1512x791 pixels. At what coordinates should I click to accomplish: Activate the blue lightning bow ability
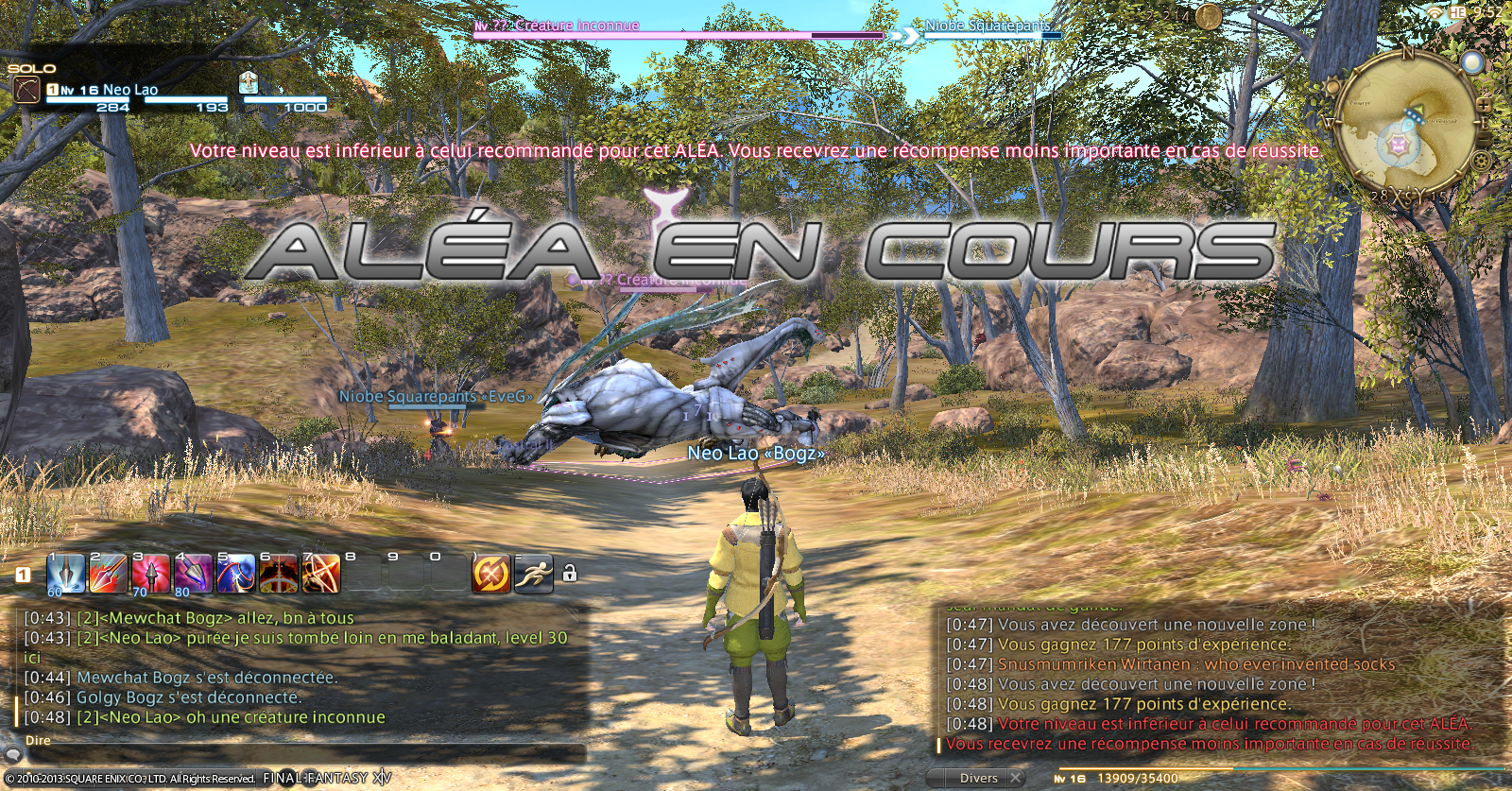(236, 574)
